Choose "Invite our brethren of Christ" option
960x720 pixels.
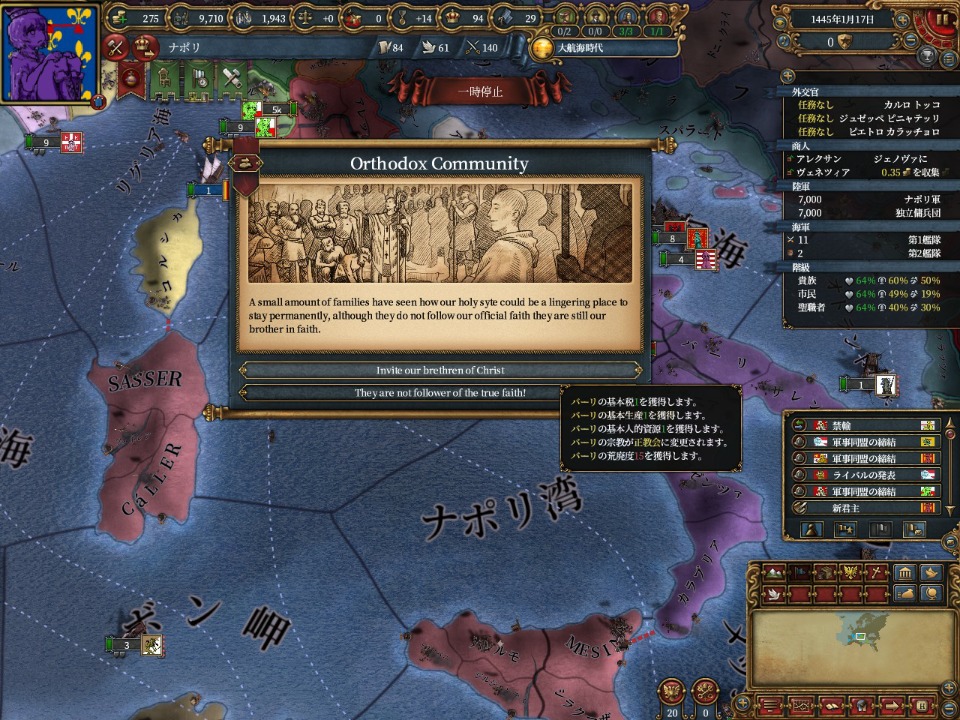coord(440,370)
